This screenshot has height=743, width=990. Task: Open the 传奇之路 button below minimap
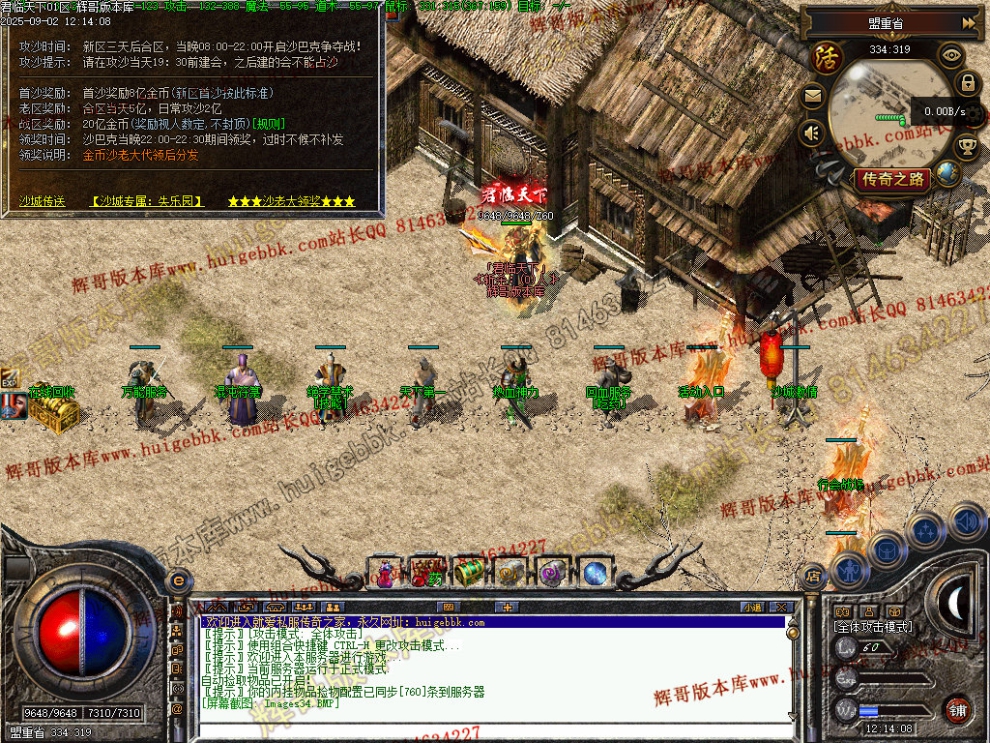pyautogui.click(x=892, y=180)
